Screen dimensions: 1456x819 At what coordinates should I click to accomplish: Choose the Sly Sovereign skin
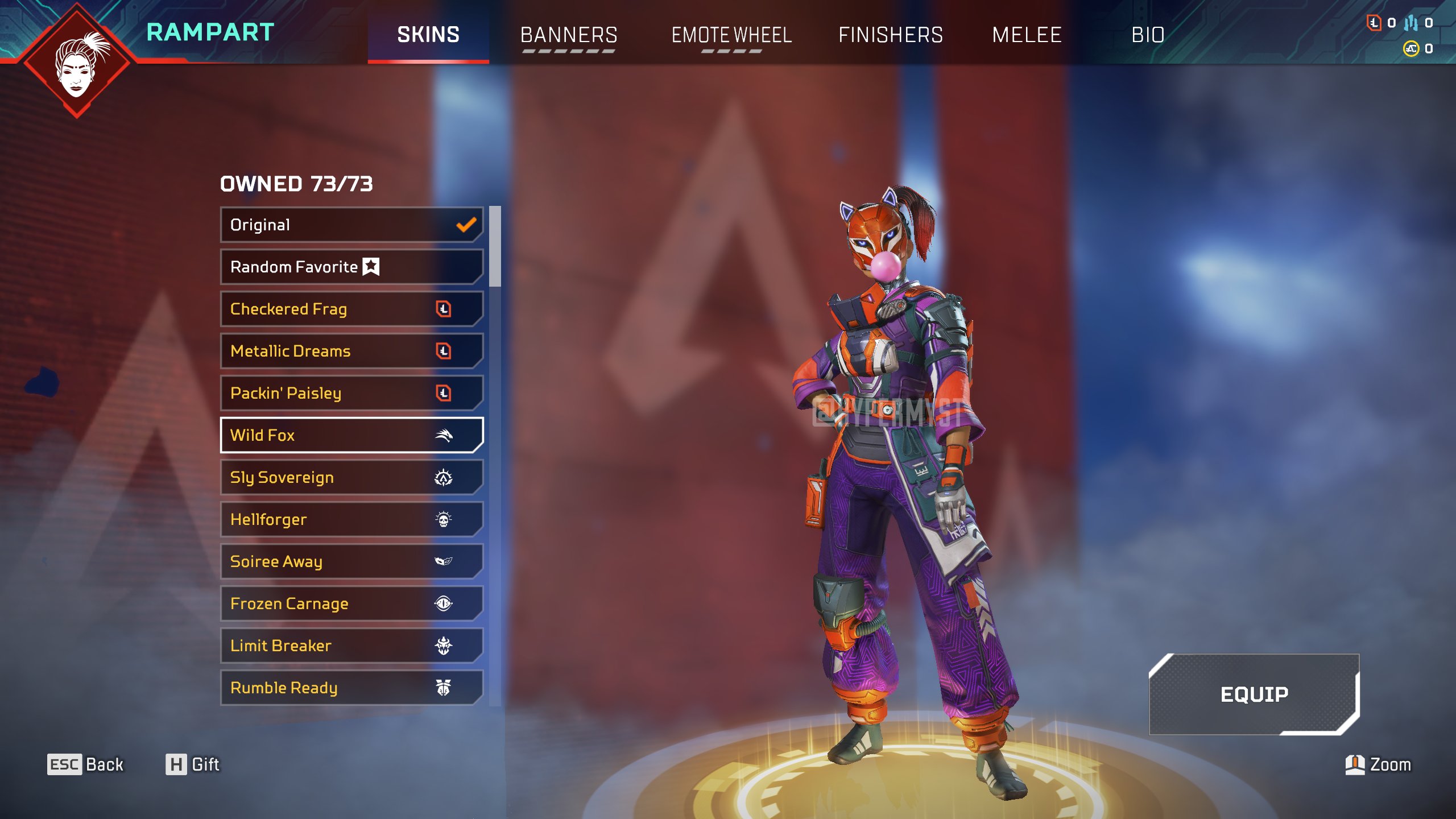(x=351, y=477)
